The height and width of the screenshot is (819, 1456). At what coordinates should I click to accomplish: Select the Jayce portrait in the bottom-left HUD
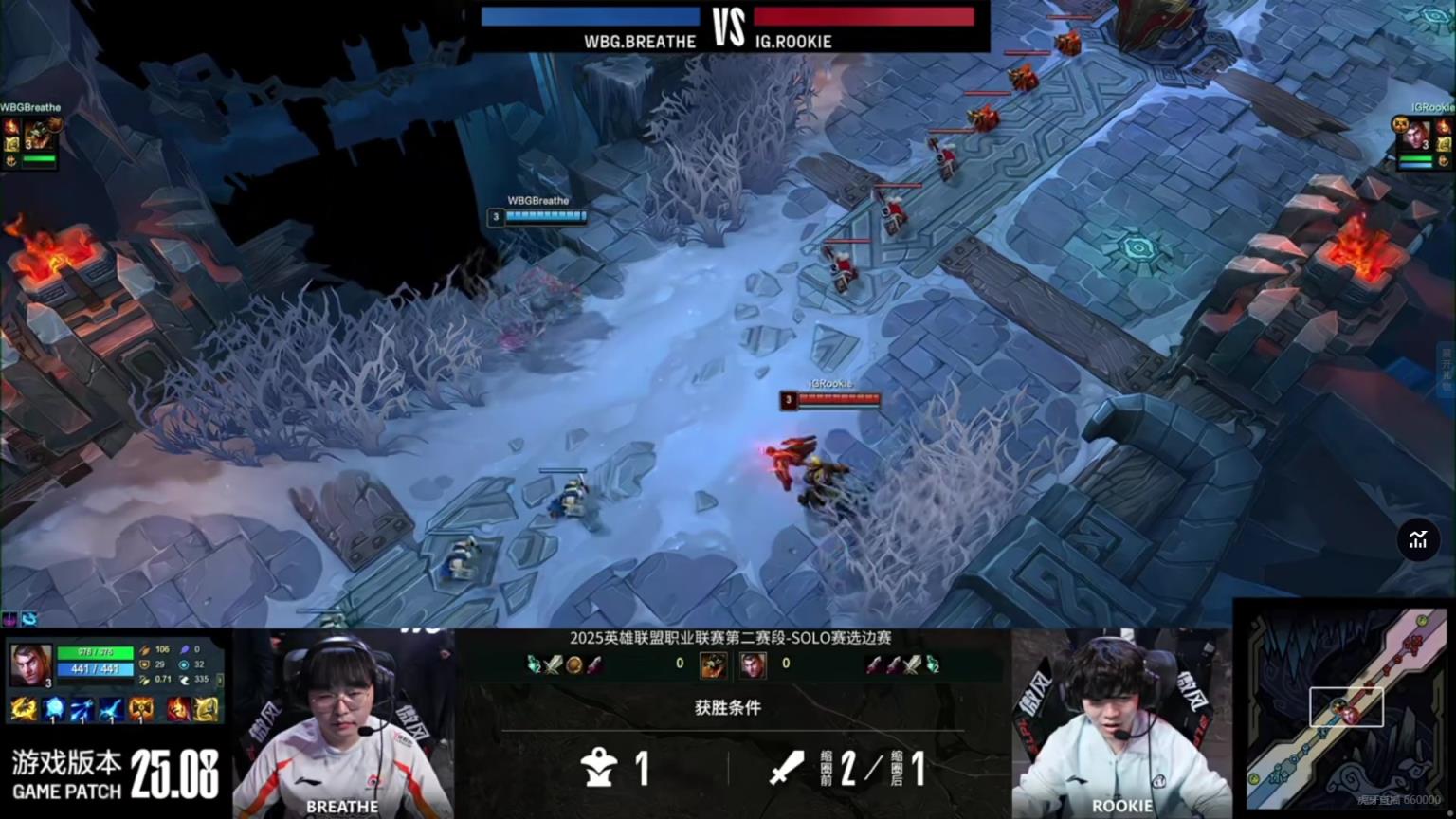click(30, 664)
